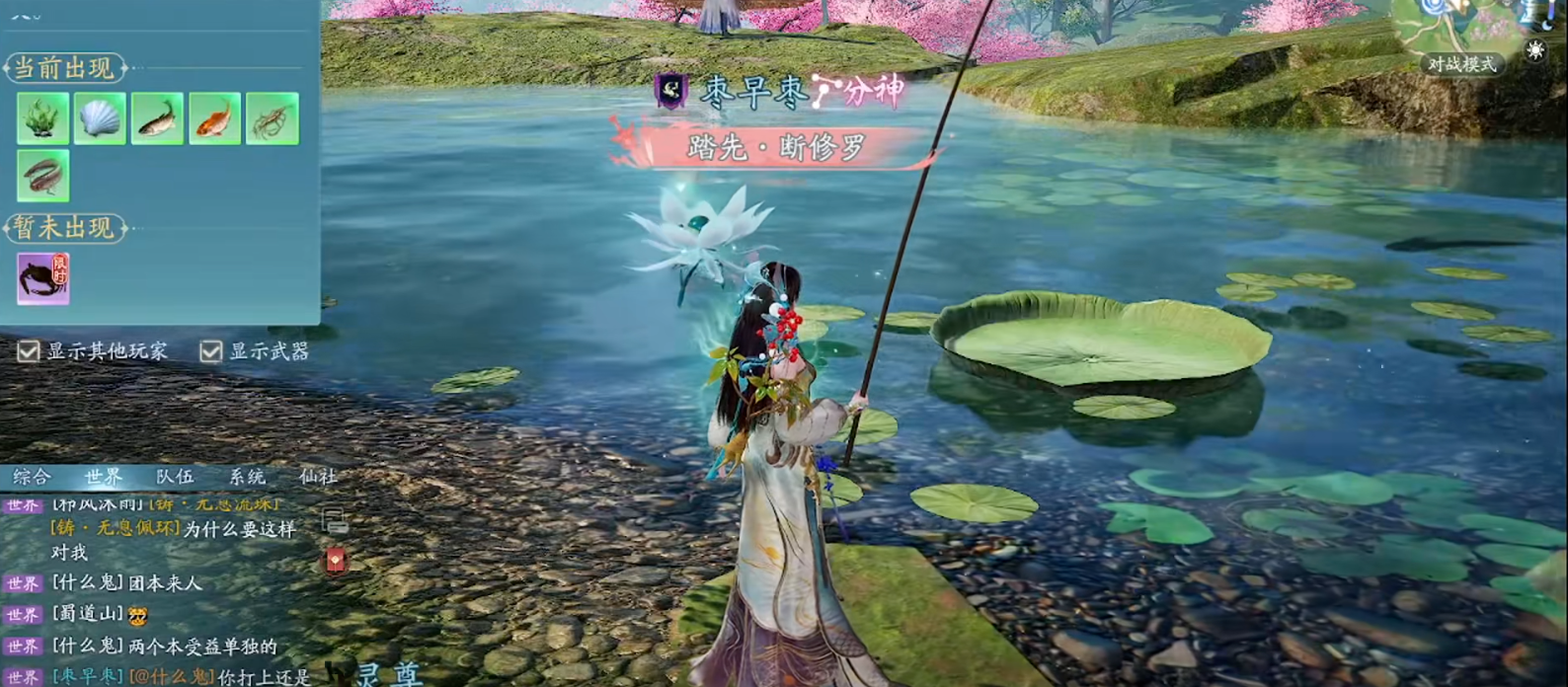
Task: Click the chat window icon beside chat
Action: click(x=335, y=519)
